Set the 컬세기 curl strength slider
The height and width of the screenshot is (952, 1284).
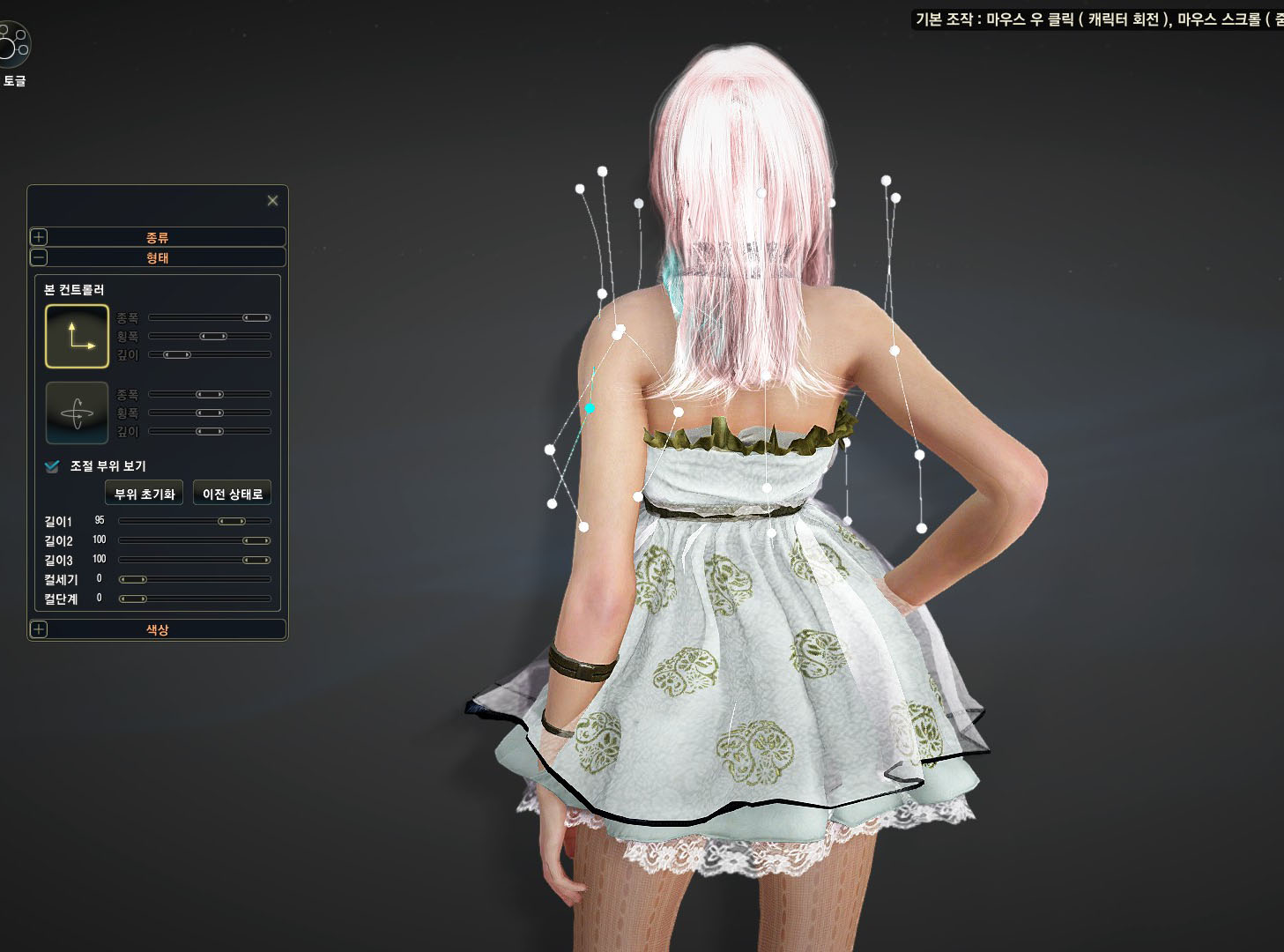(x=133, y=580)
